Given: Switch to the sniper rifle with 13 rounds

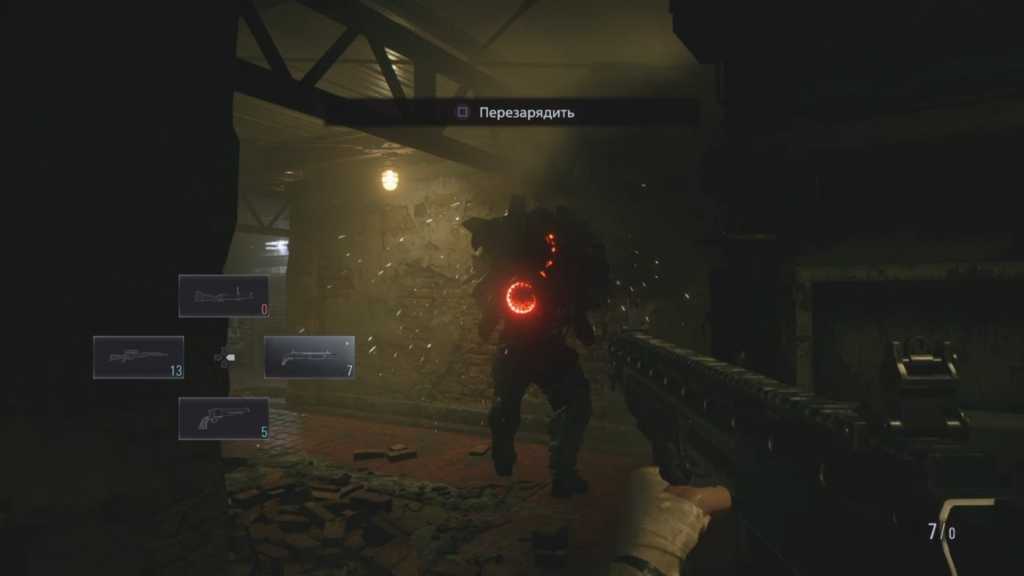Looking at the screenshot, I should click(x=138, y=357).
